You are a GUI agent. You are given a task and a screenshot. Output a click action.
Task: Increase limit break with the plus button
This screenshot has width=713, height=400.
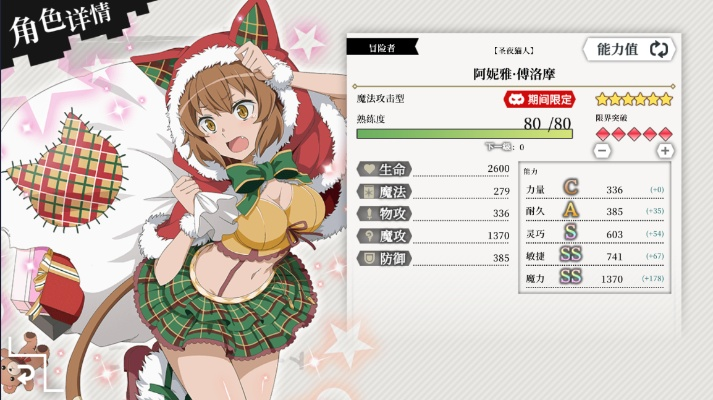tap(664, 150)
